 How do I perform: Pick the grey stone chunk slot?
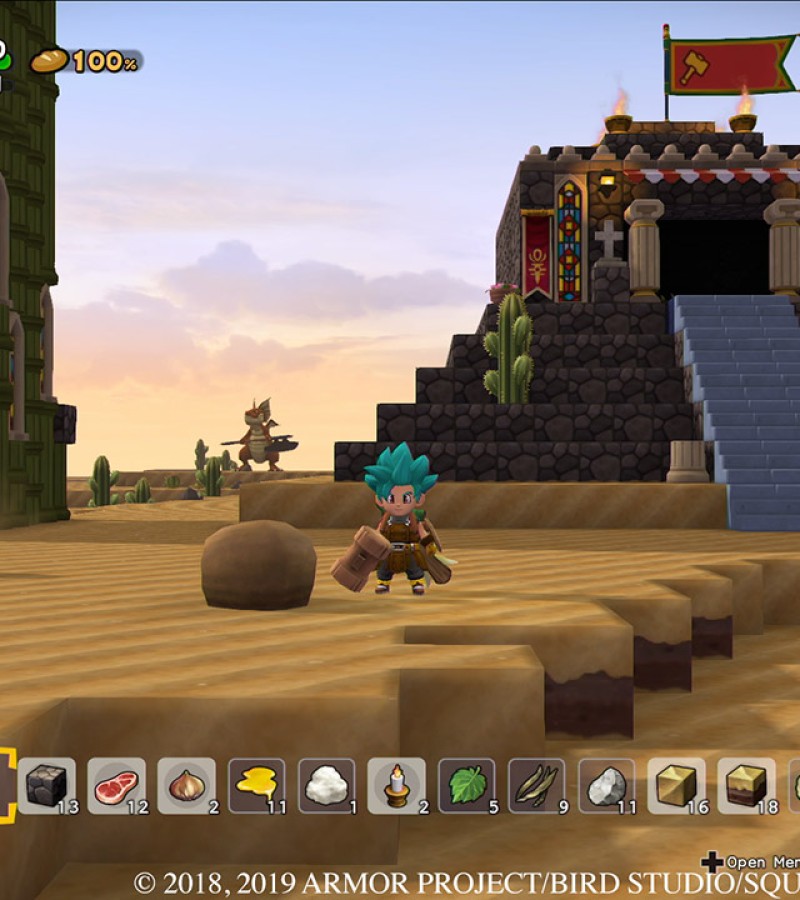coord(606,786)
